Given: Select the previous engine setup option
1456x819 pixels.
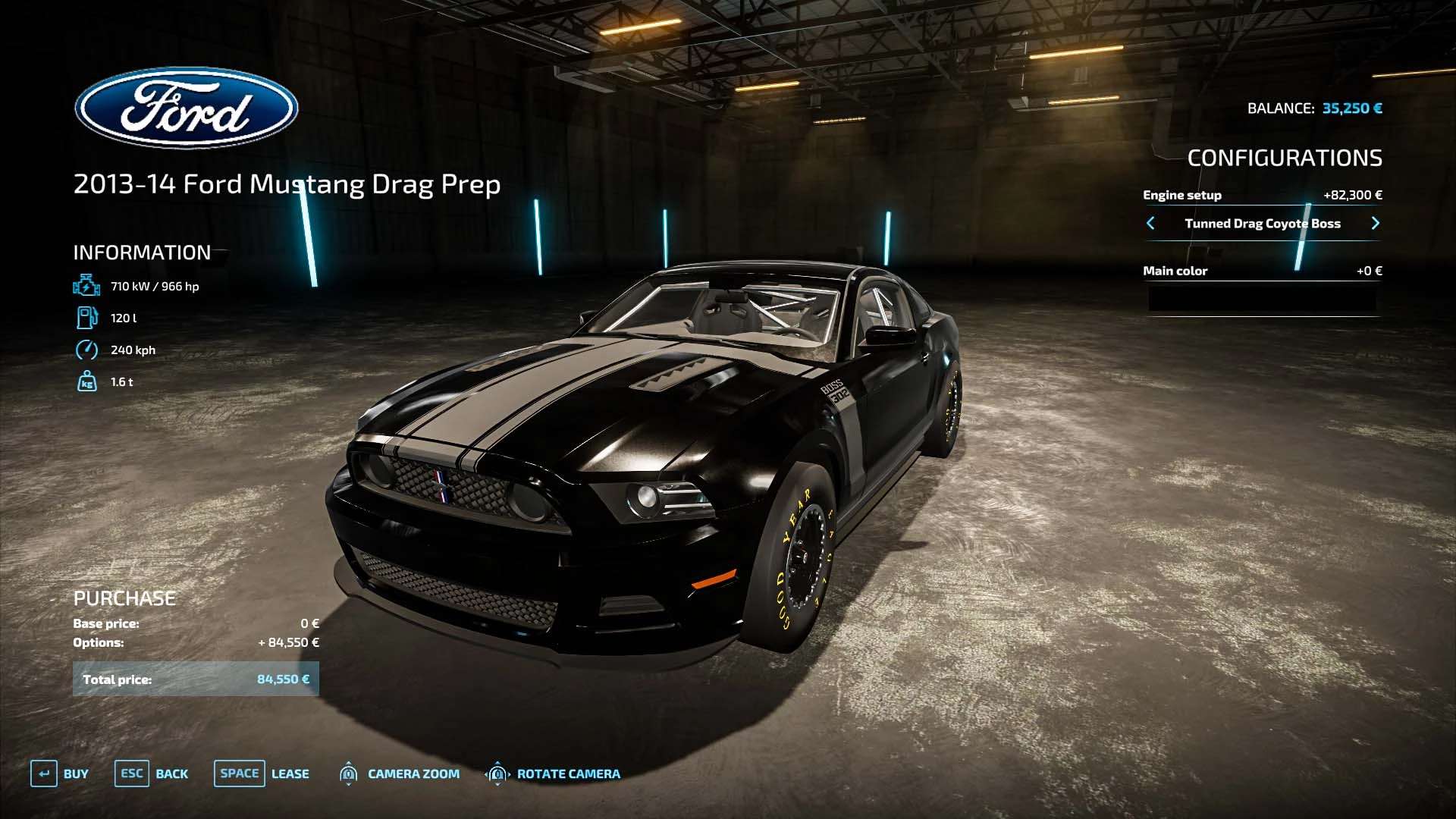Looking at the screenshot, I should 1150,223.
